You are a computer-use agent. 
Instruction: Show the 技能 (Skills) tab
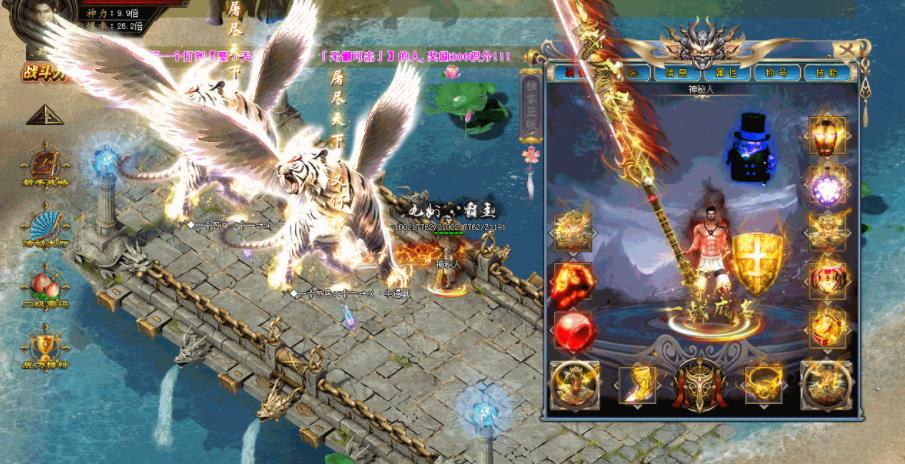click(x=829, y=73)
